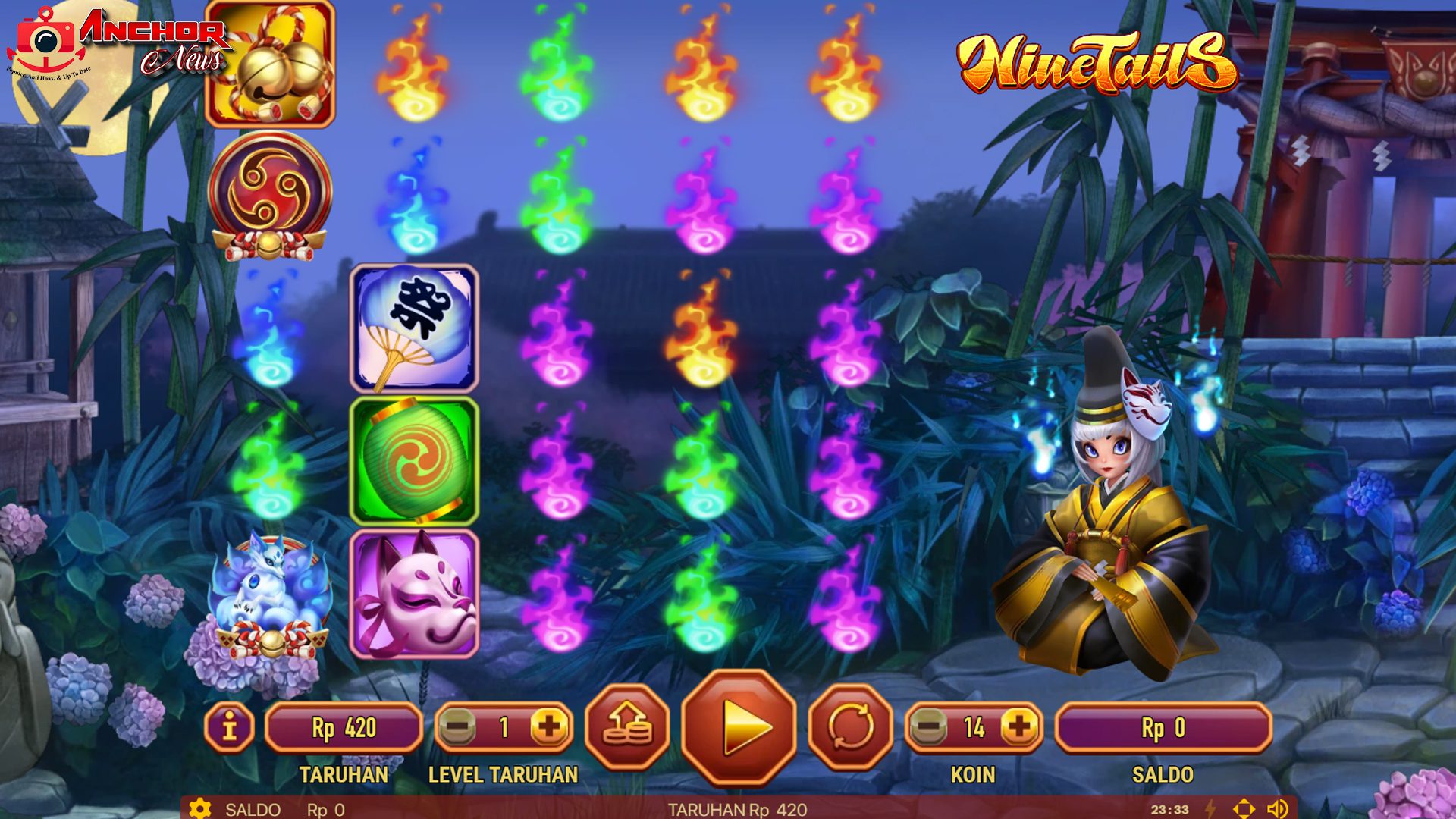Open the settings gear in the bottom bar
1456x819 pixels.
[x=200, y=808]
